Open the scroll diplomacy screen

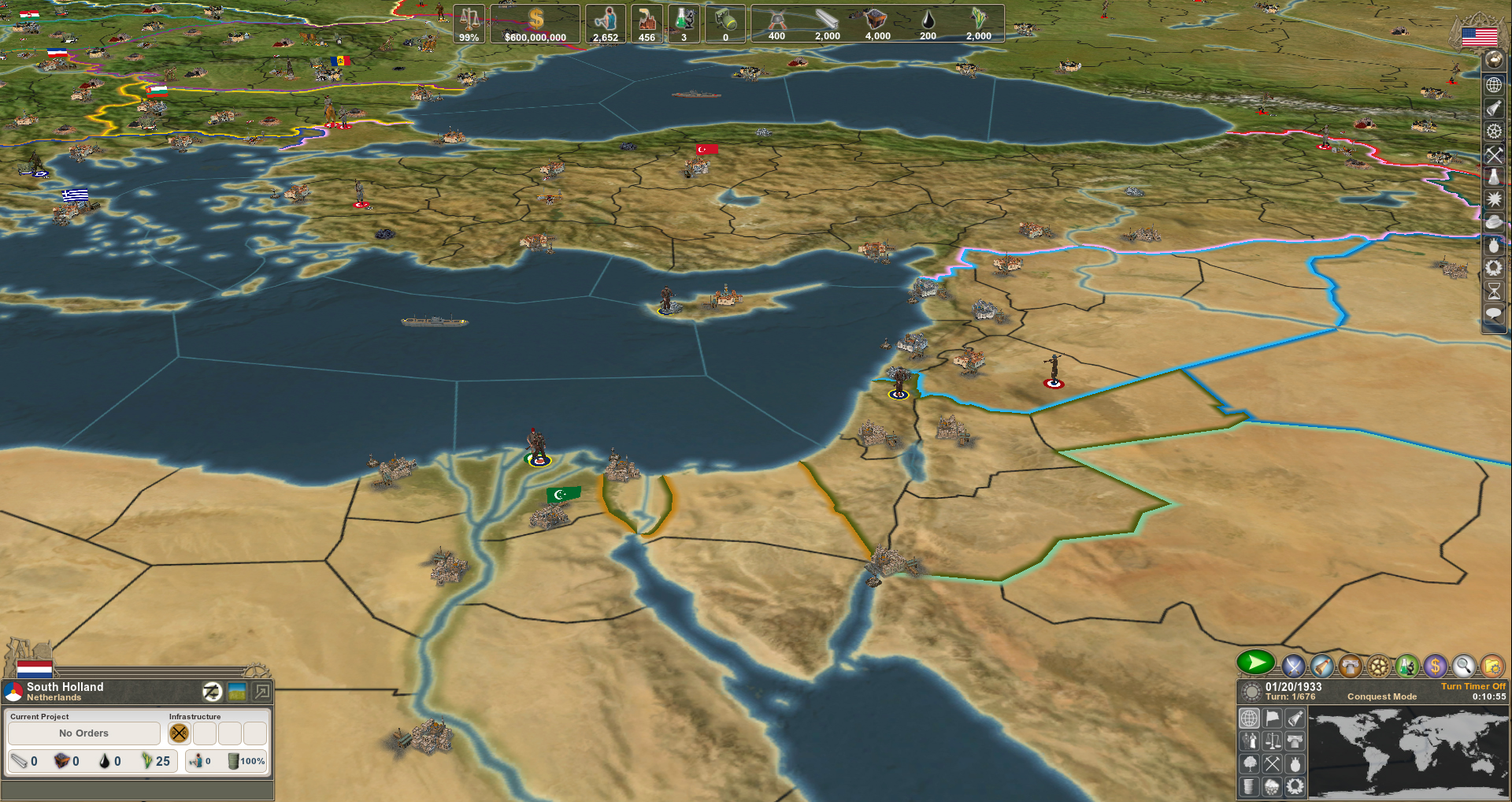[1321, 666]
